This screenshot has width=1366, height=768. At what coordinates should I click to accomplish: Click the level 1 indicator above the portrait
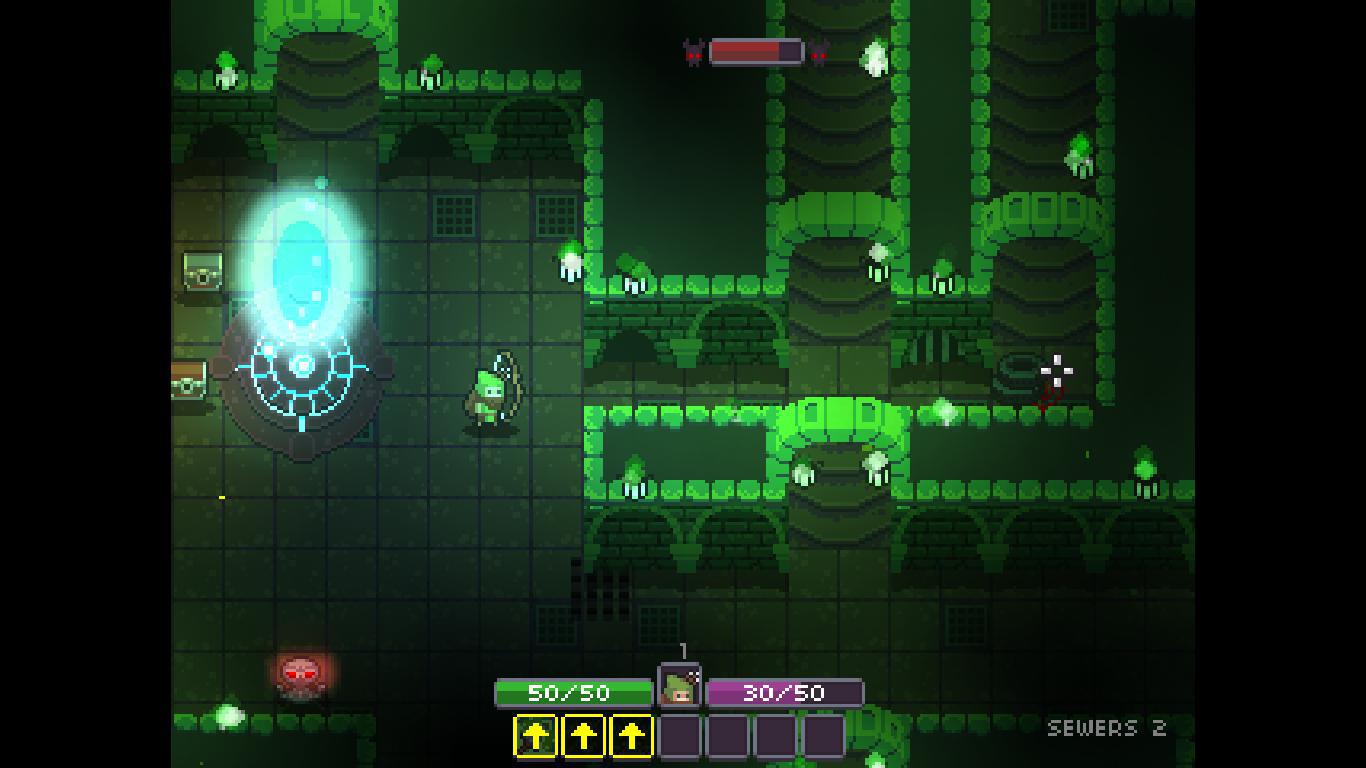(685, 650)
